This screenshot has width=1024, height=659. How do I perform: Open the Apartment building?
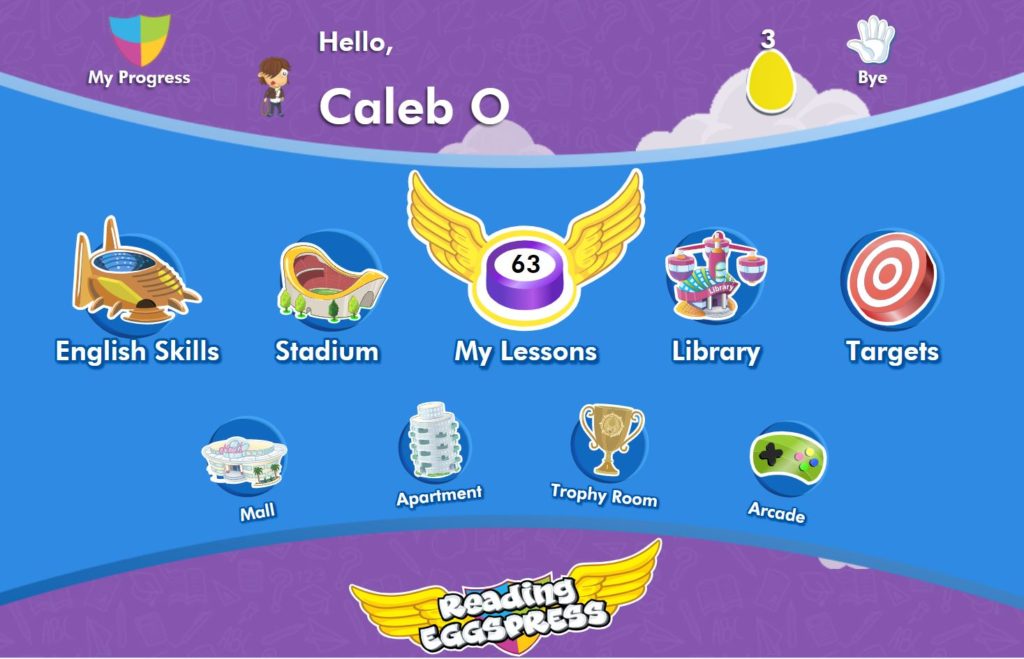coord(436,442)
